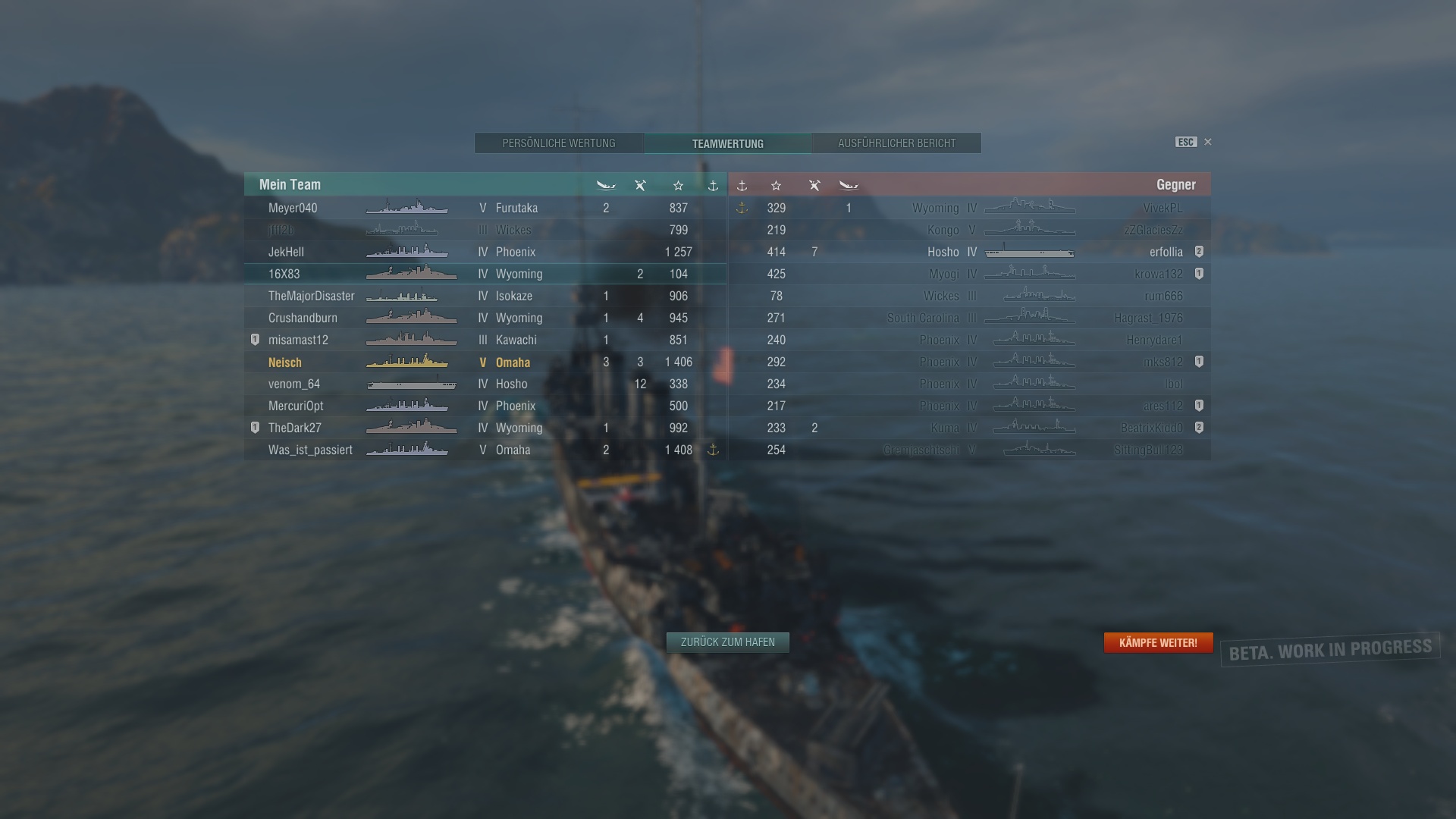
Task: Click the aircraft-destroyed icon in the team header
Action: coord(641,185)
